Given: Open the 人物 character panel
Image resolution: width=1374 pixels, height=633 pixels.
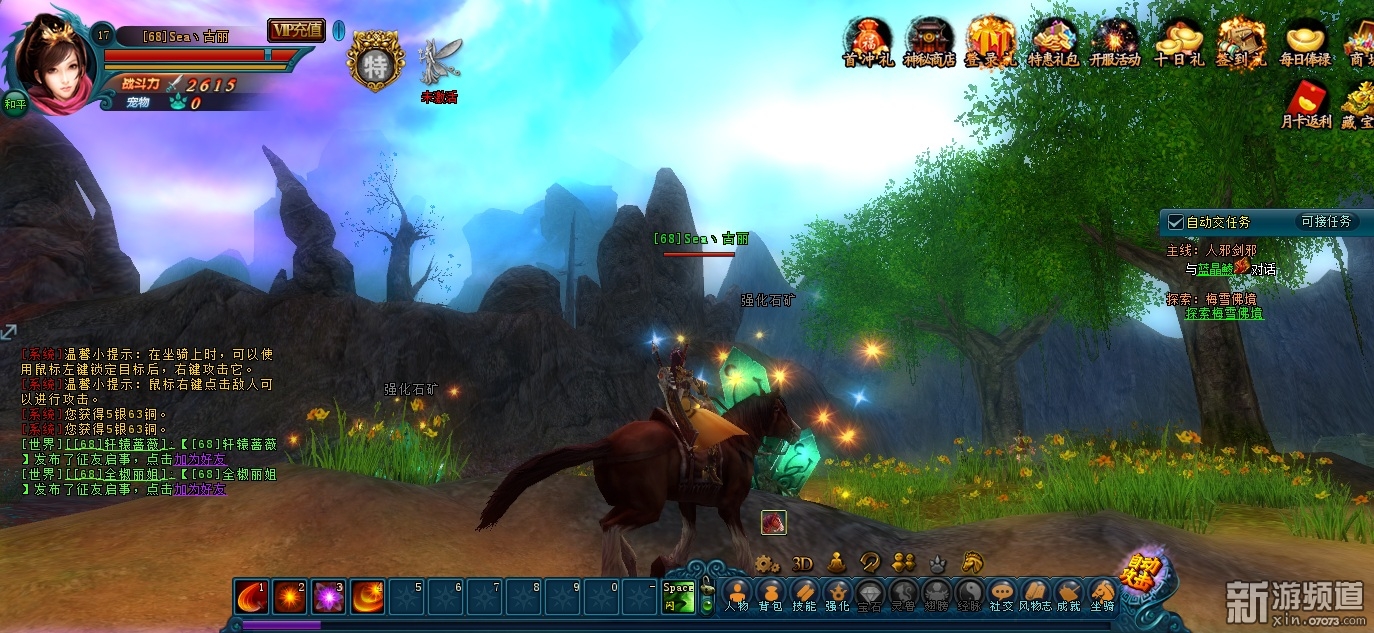Looking at the screenshot, I should point(737,593).
